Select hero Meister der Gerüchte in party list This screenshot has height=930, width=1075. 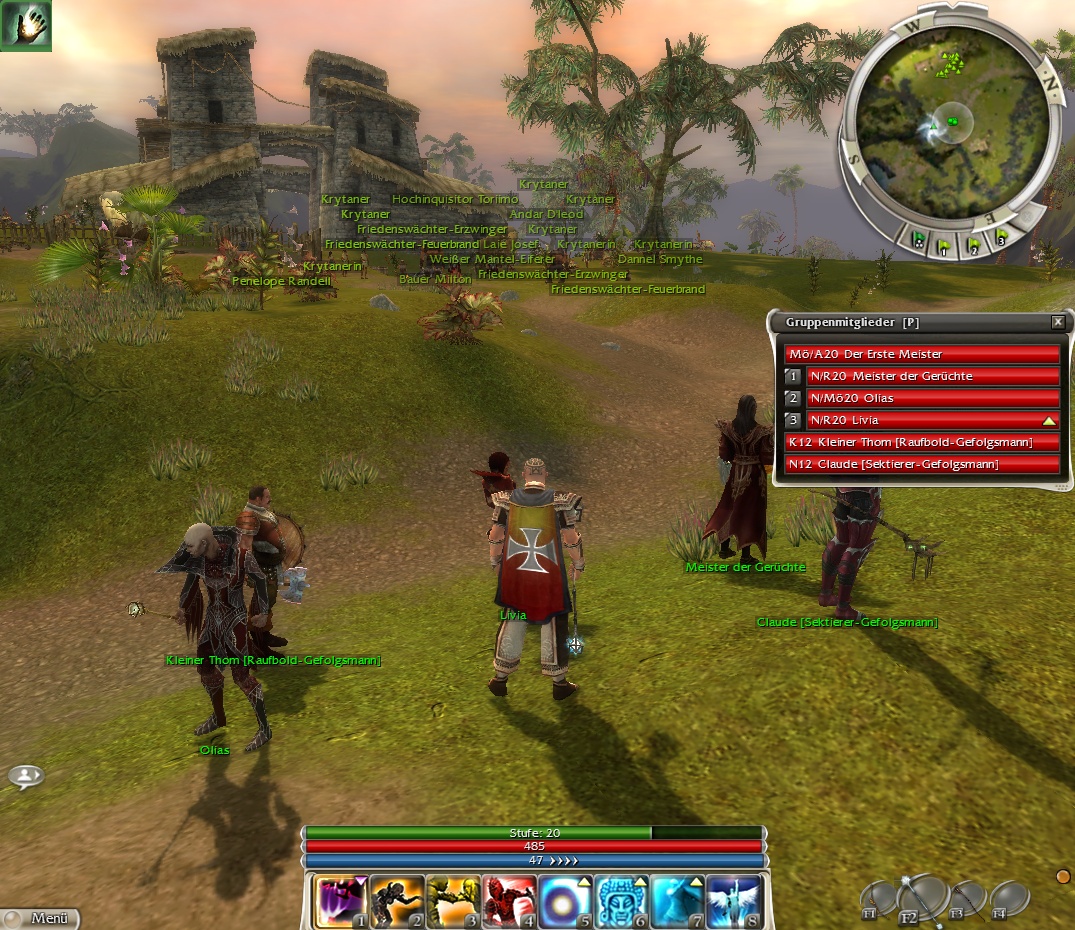(x=932, y=376)
